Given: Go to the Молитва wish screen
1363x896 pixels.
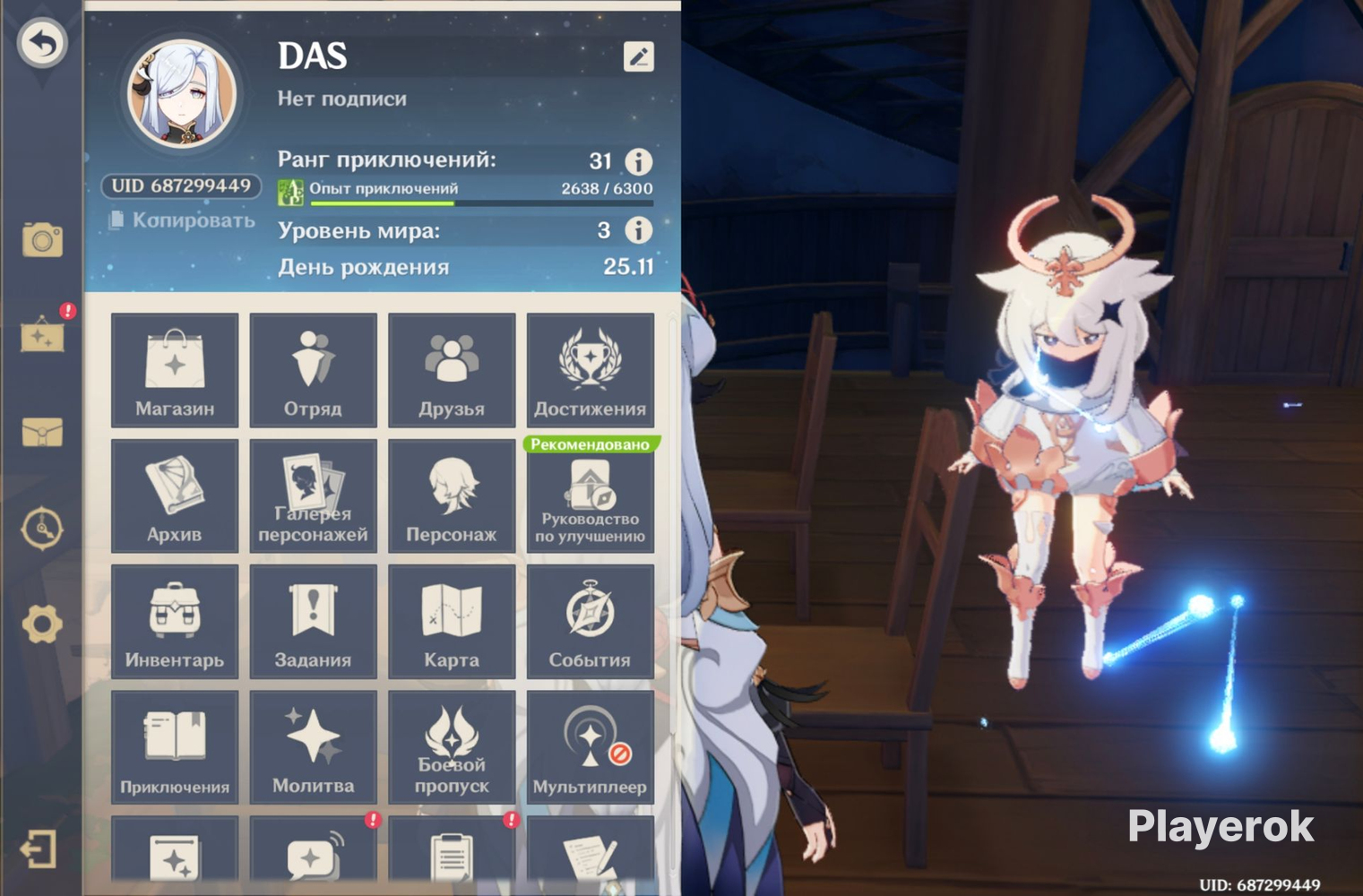Looking at the screenshot, I should [313, 748].
